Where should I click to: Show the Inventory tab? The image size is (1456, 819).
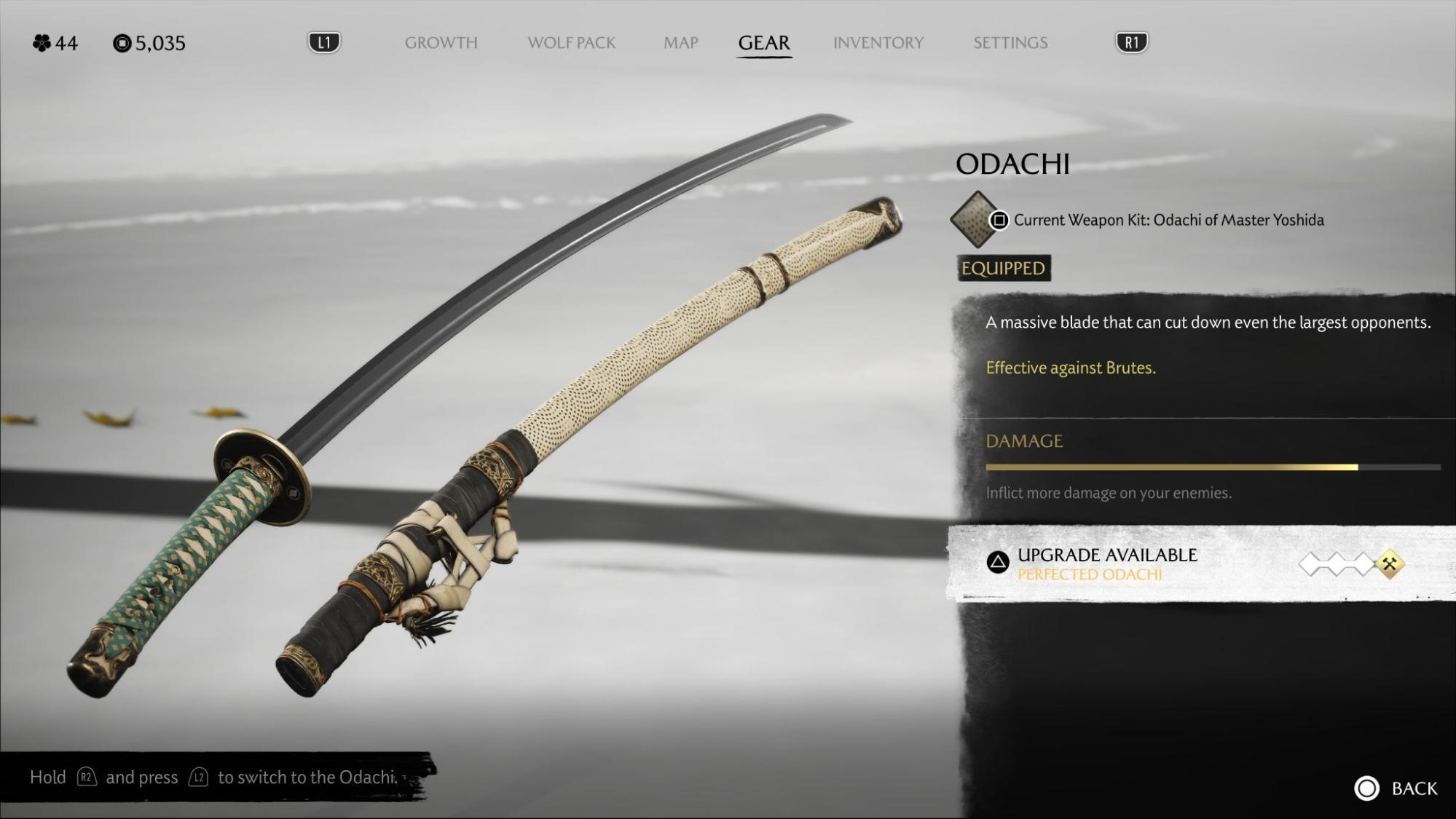pyautogui.click(x=878, y=43)
